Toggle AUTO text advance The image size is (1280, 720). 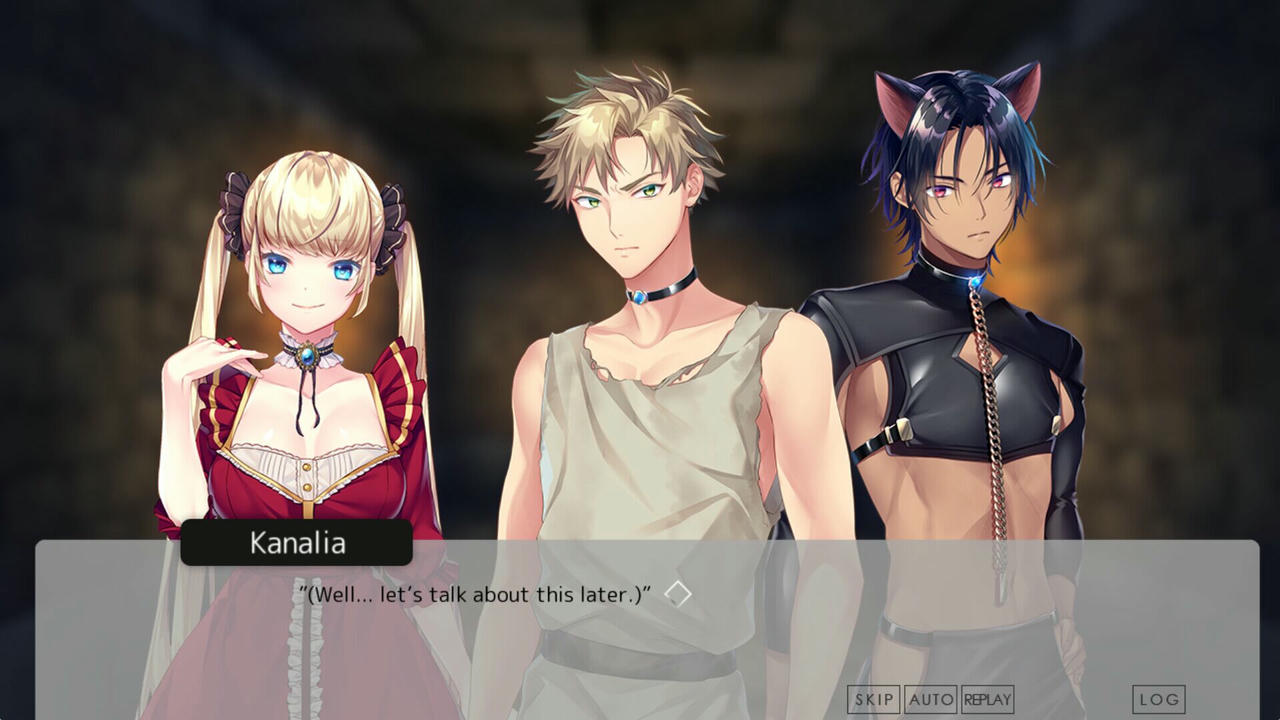[x=930, y=699]
